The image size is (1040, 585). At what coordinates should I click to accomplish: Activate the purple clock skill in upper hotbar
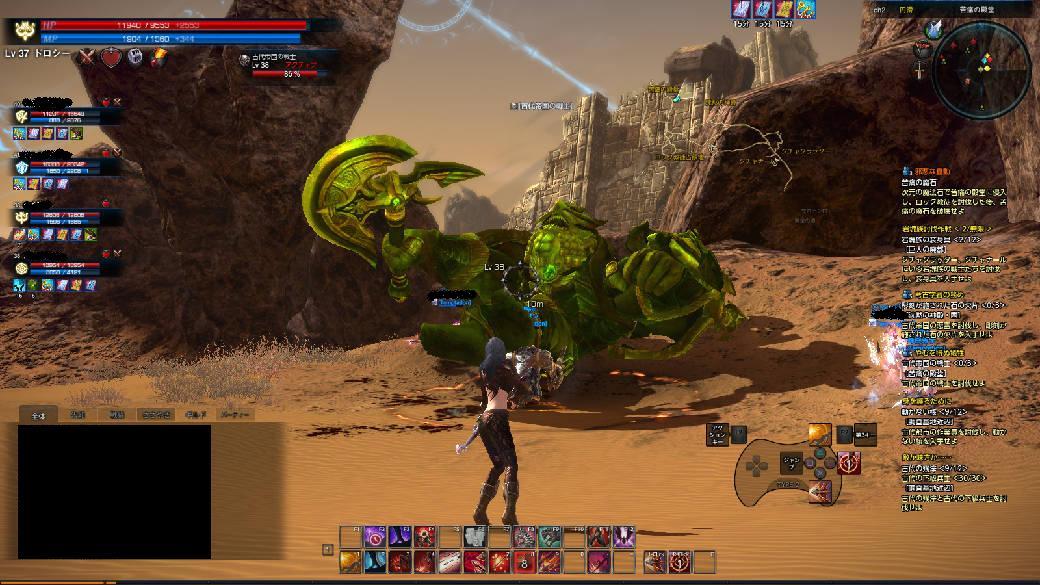click(375, 537)
